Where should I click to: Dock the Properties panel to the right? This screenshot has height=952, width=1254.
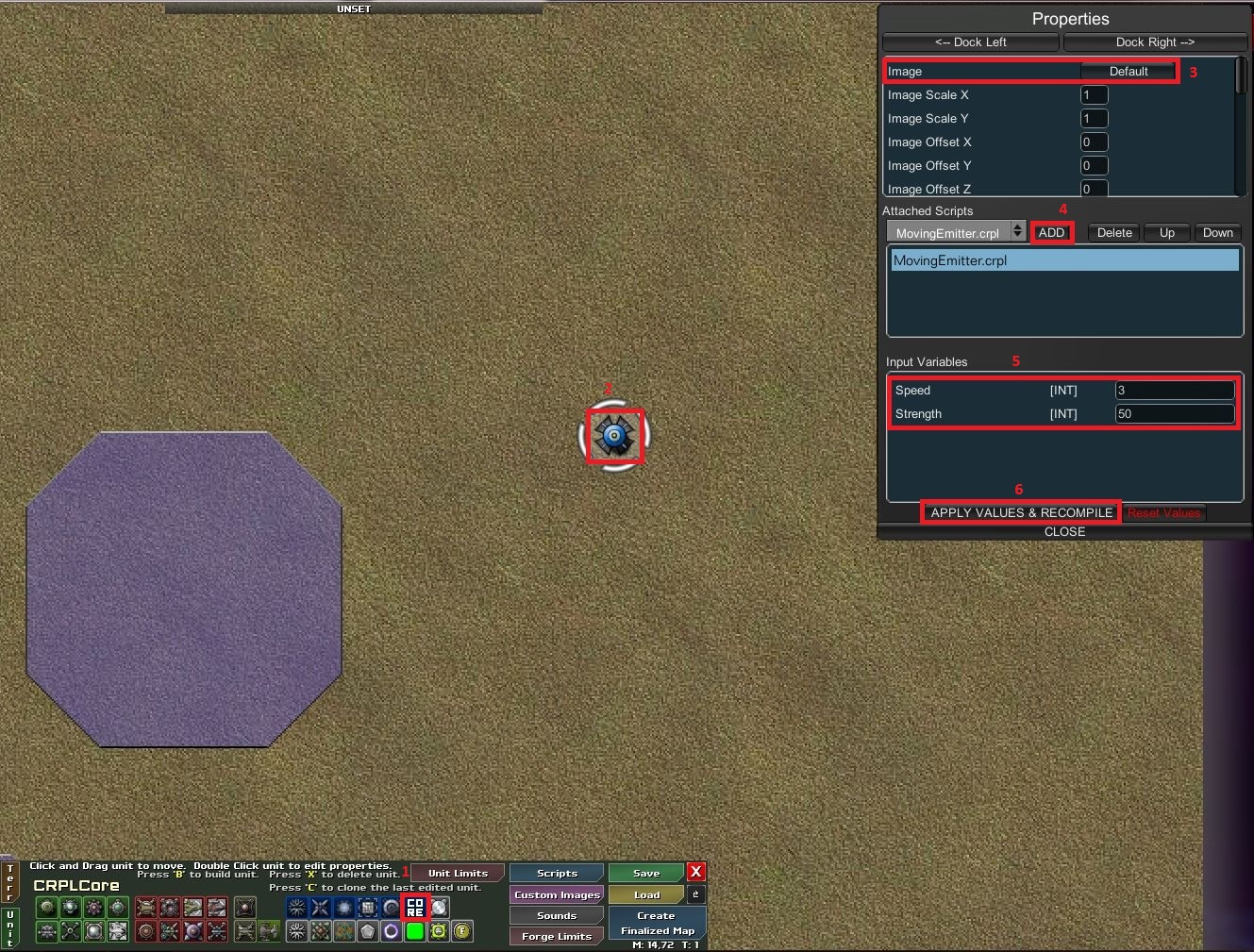(x=1155, y=42)
